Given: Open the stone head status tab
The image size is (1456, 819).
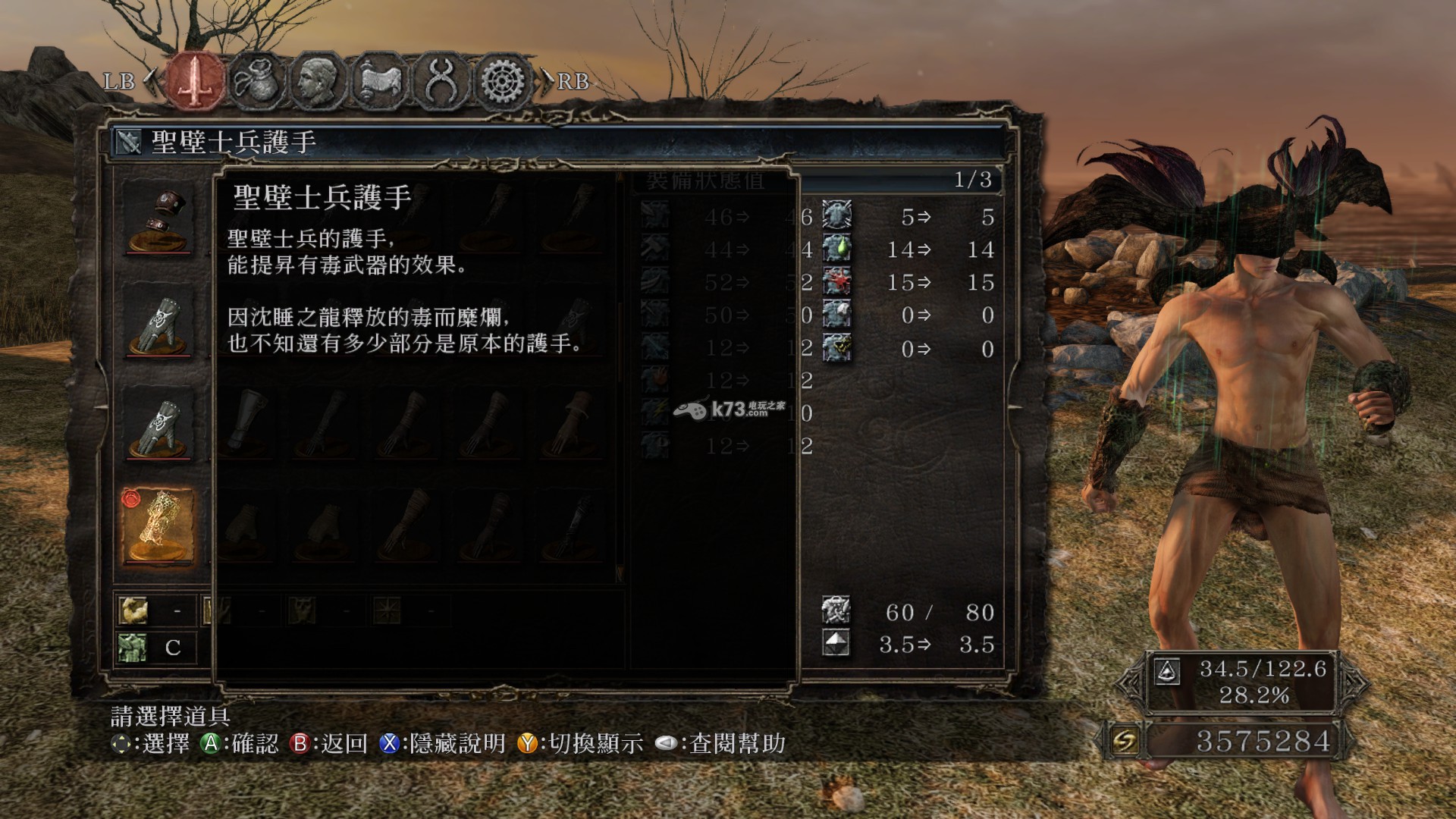Looking at the screenshot, I should click(x=319, y=80).
